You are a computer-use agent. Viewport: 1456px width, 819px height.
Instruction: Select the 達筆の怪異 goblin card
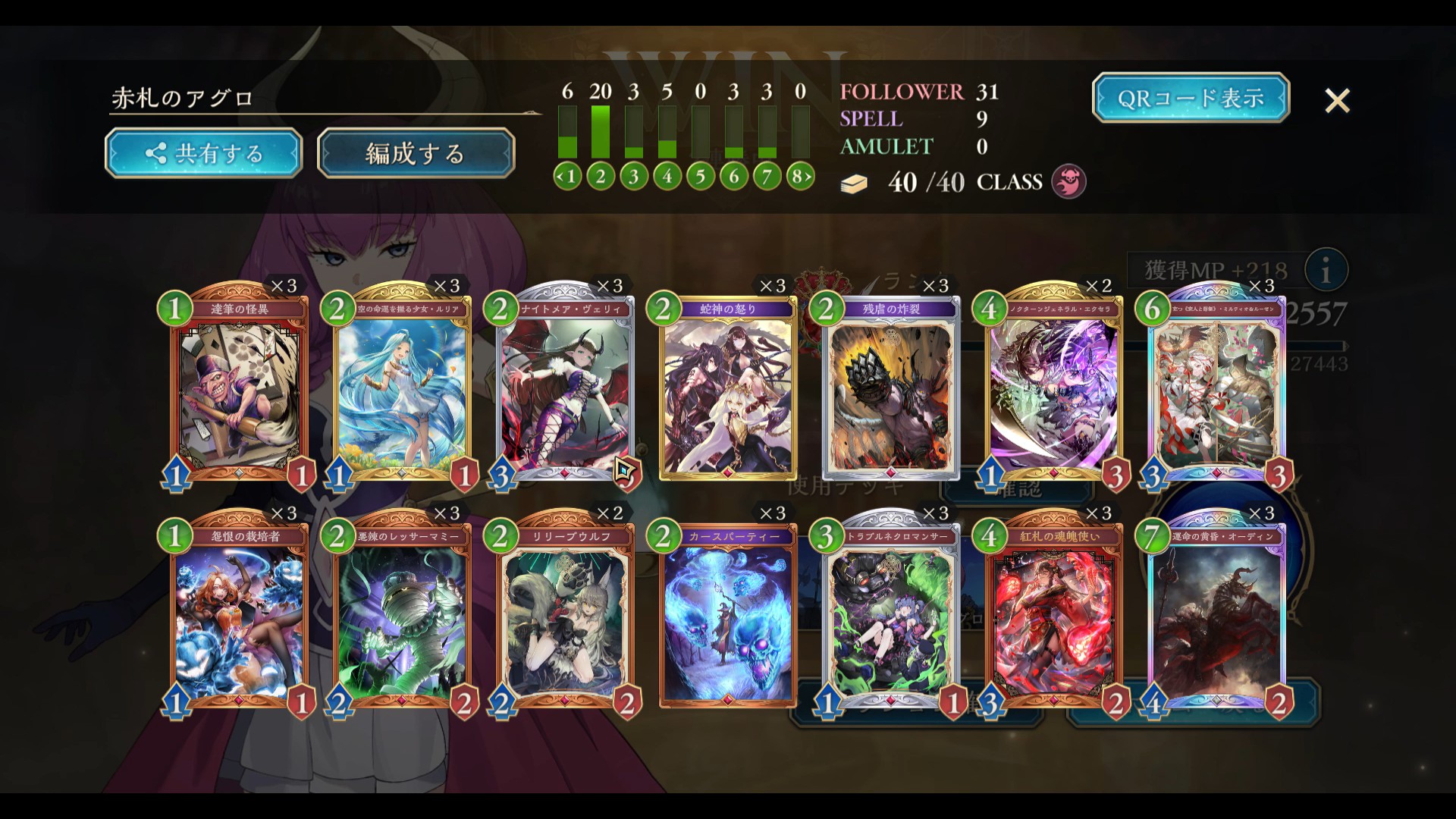click(x=240, y=391)
